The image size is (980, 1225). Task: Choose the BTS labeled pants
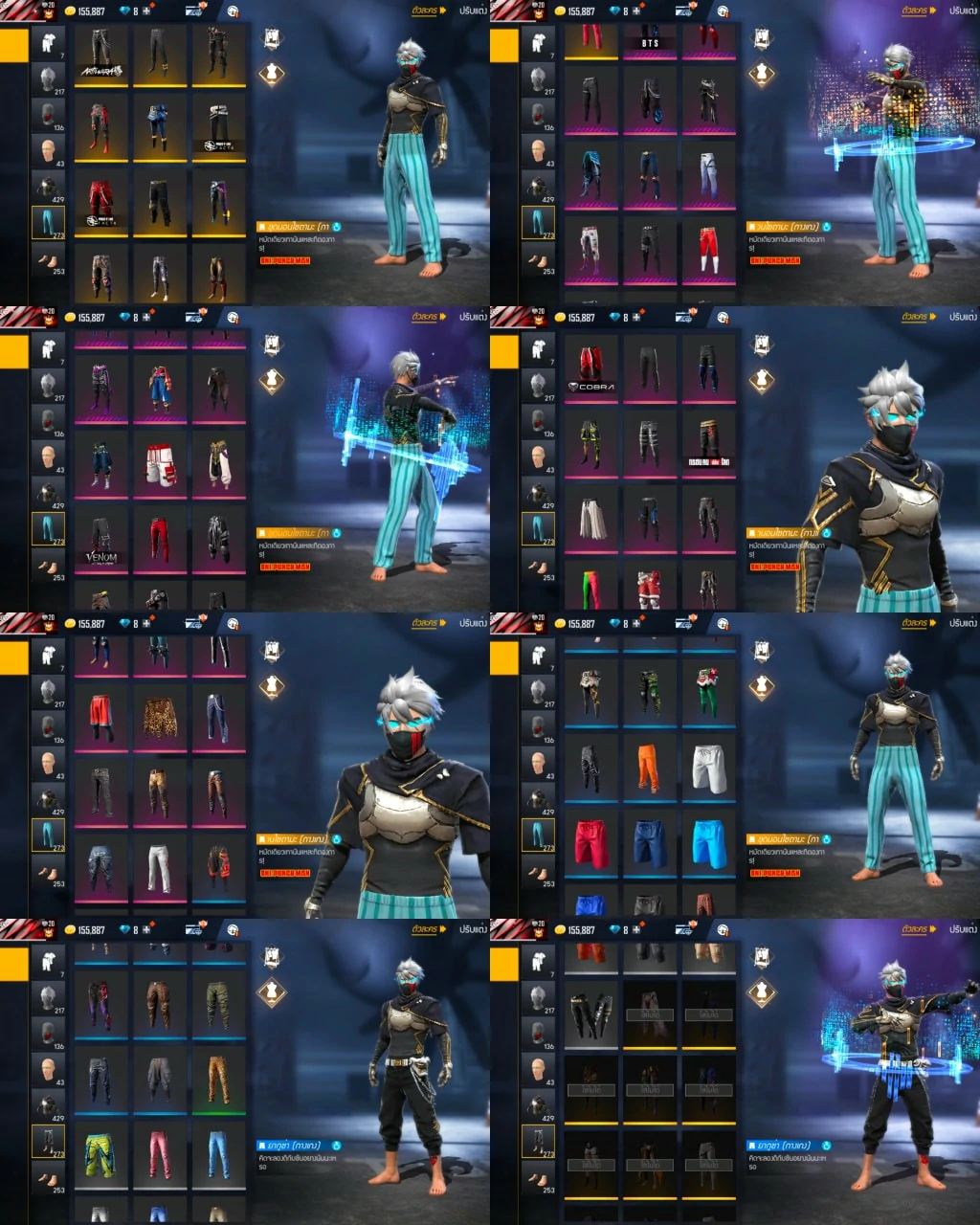tap(650, 38)
